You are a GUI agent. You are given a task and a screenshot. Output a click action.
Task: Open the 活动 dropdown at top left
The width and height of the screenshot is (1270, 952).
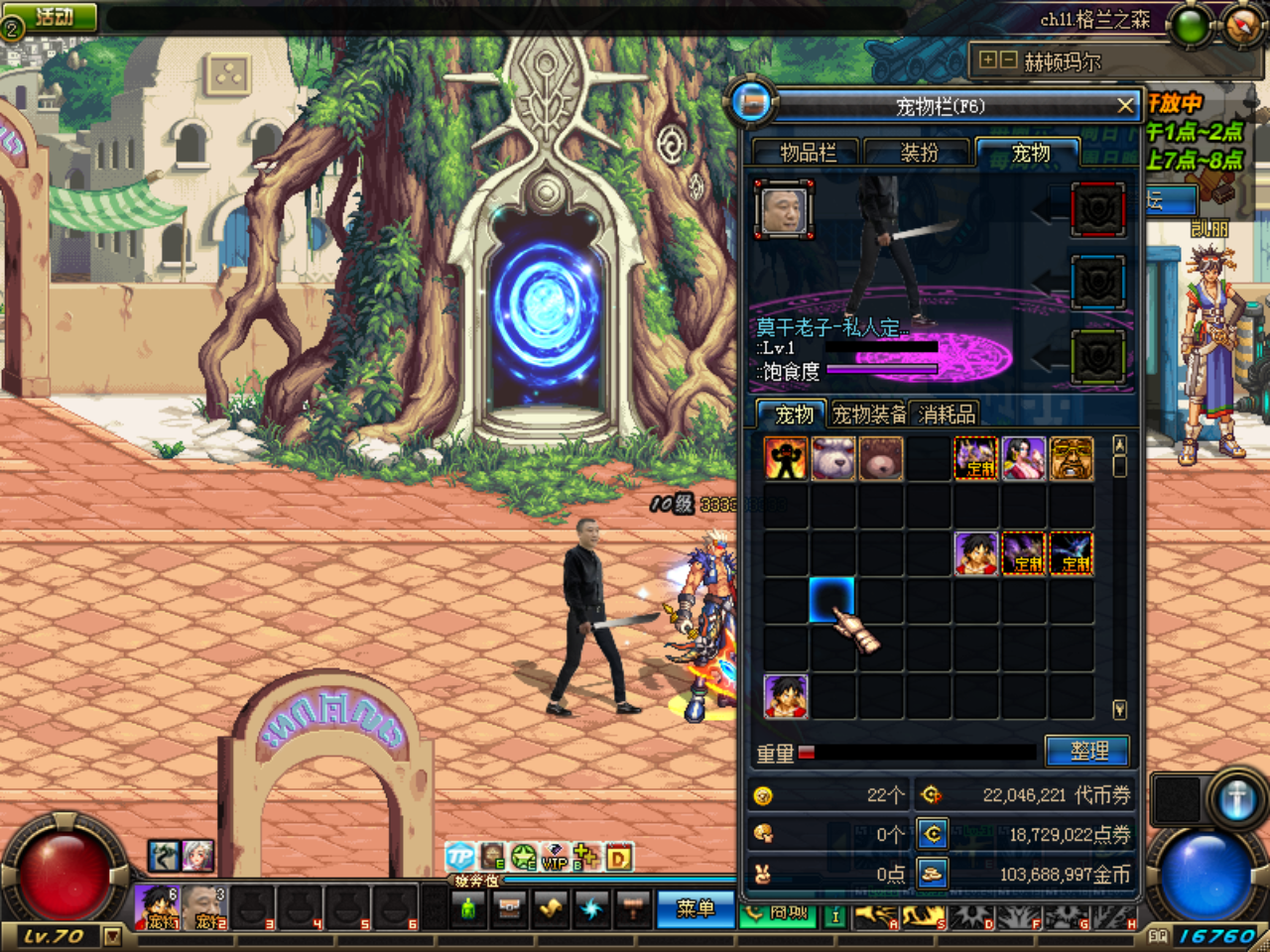49,14
